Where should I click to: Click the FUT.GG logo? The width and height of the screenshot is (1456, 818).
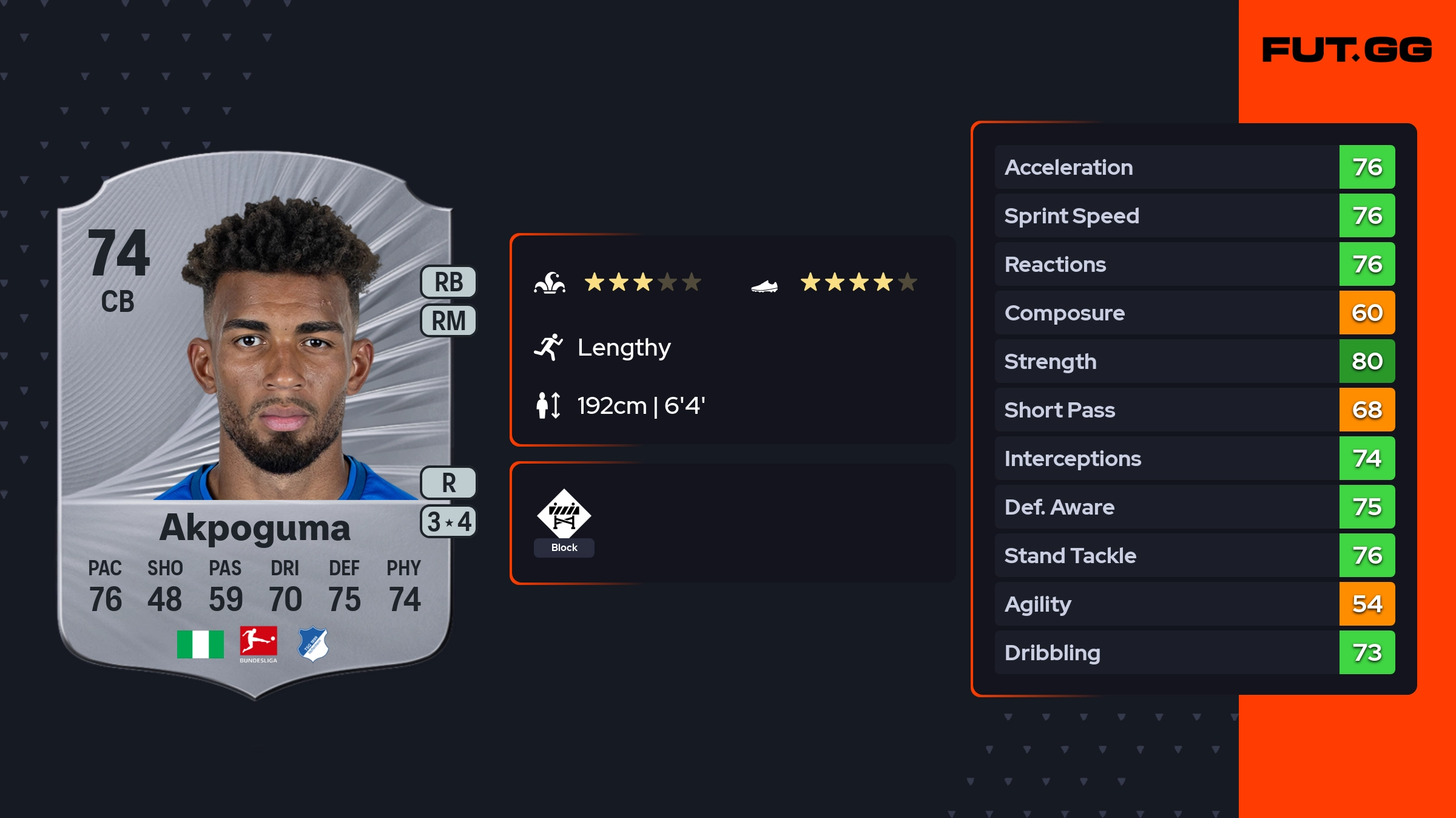[x=1347, y=50]
